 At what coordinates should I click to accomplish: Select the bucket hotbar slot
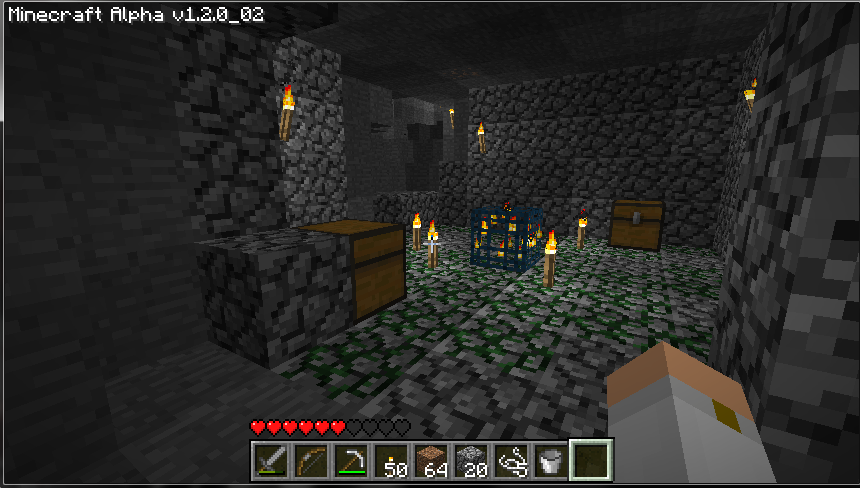(550, 460)
